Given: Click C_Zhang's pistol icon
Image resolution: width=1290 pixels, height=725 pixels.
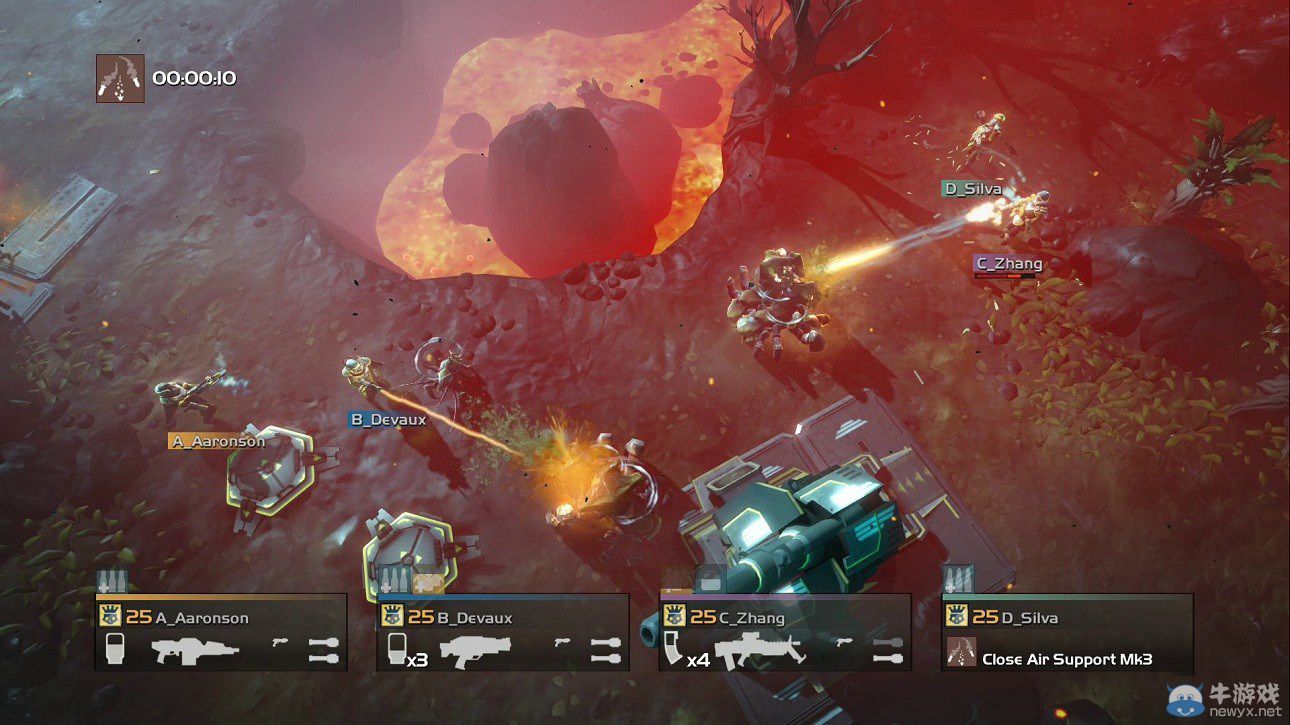Looking at the screenshot, I should click(x=843, y=642).
